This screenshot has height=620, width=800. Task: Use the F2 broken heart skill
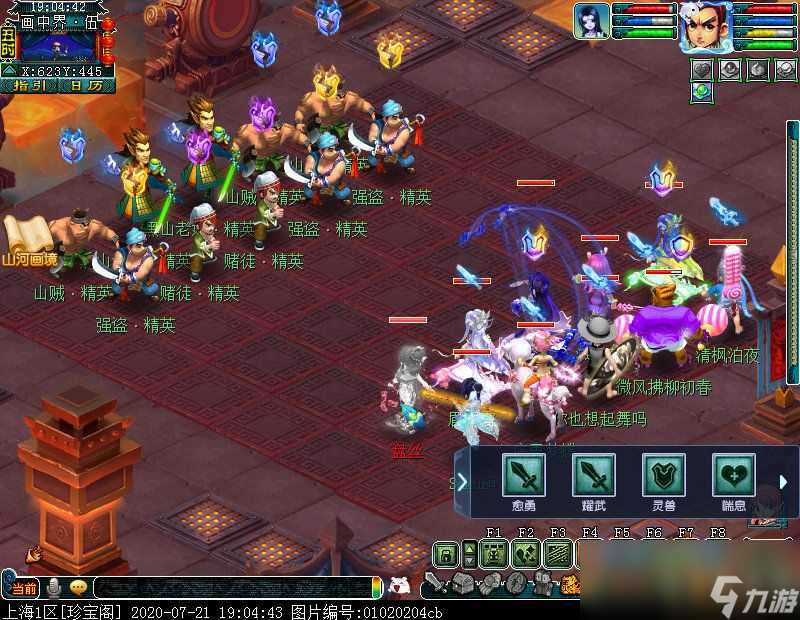[526, 554]
